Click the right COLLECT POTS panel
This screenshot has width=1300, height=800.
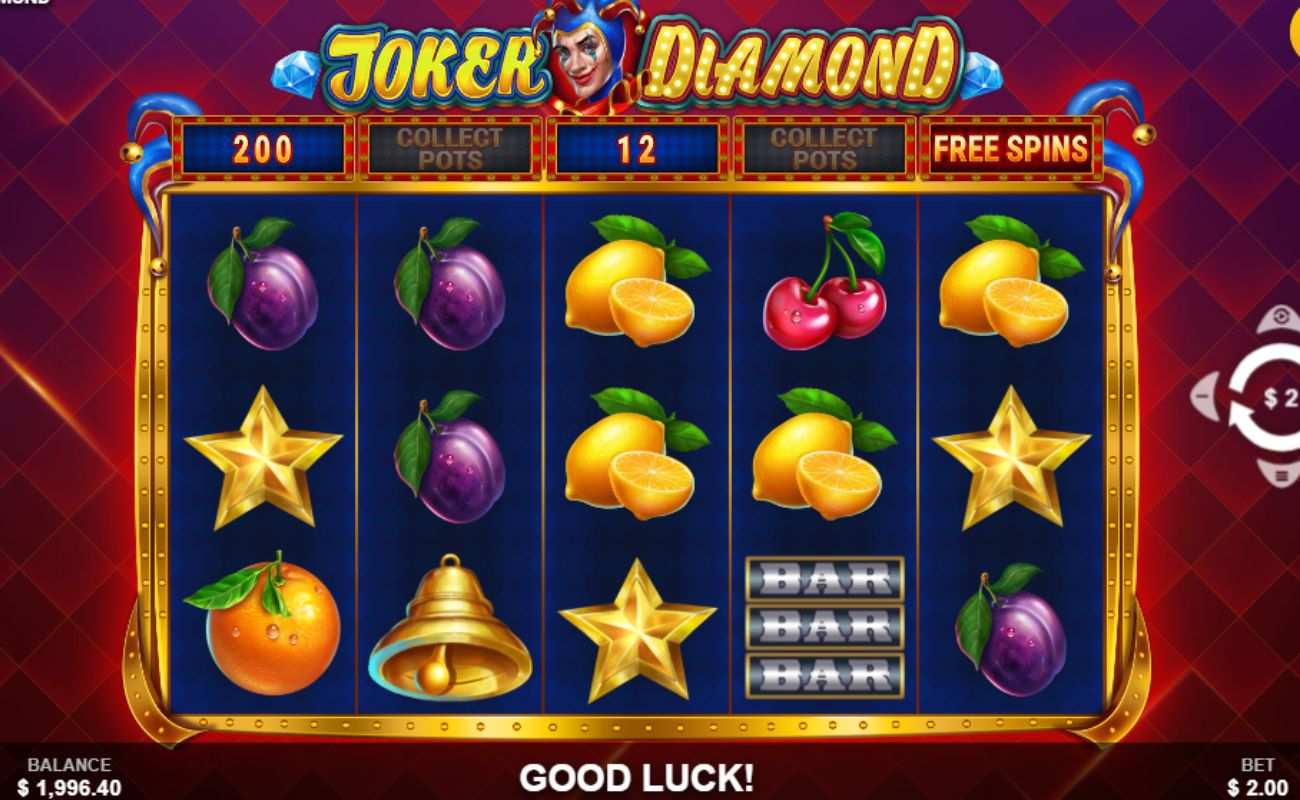click(x=822, y=149)
